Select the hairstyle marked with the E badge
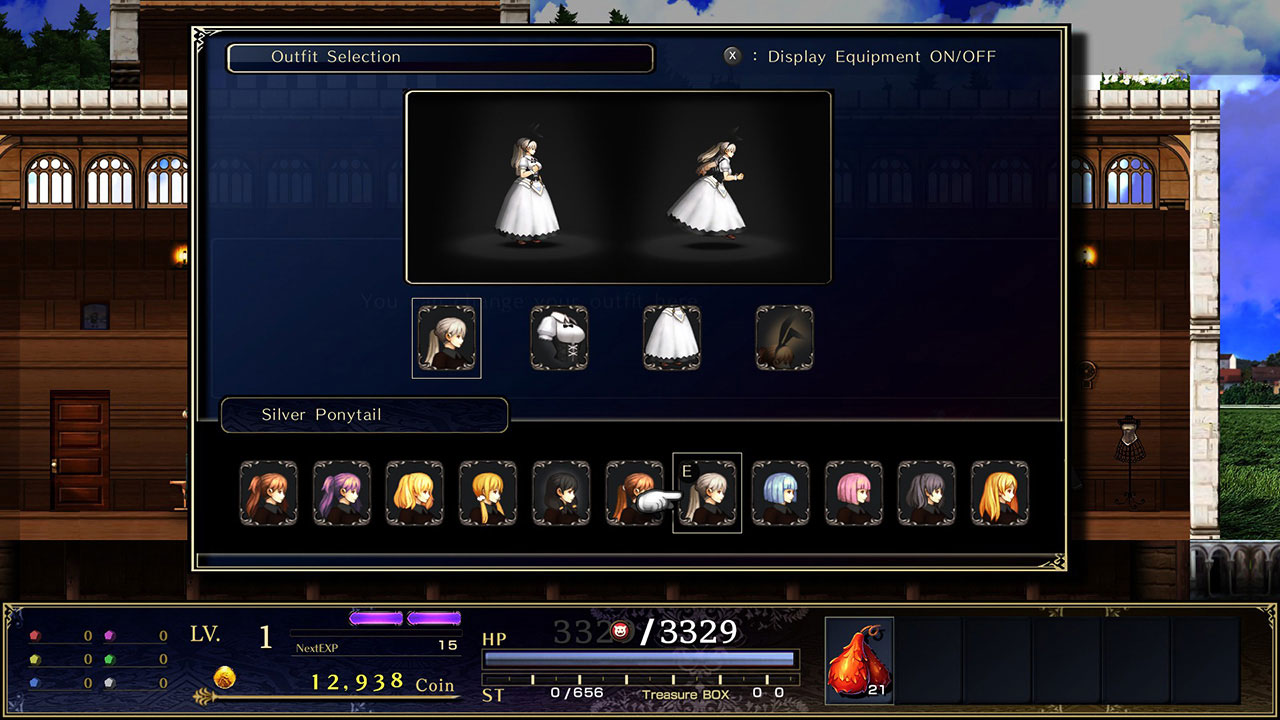The width and height of the screenshot is (1280, 720). coord(706,492)
